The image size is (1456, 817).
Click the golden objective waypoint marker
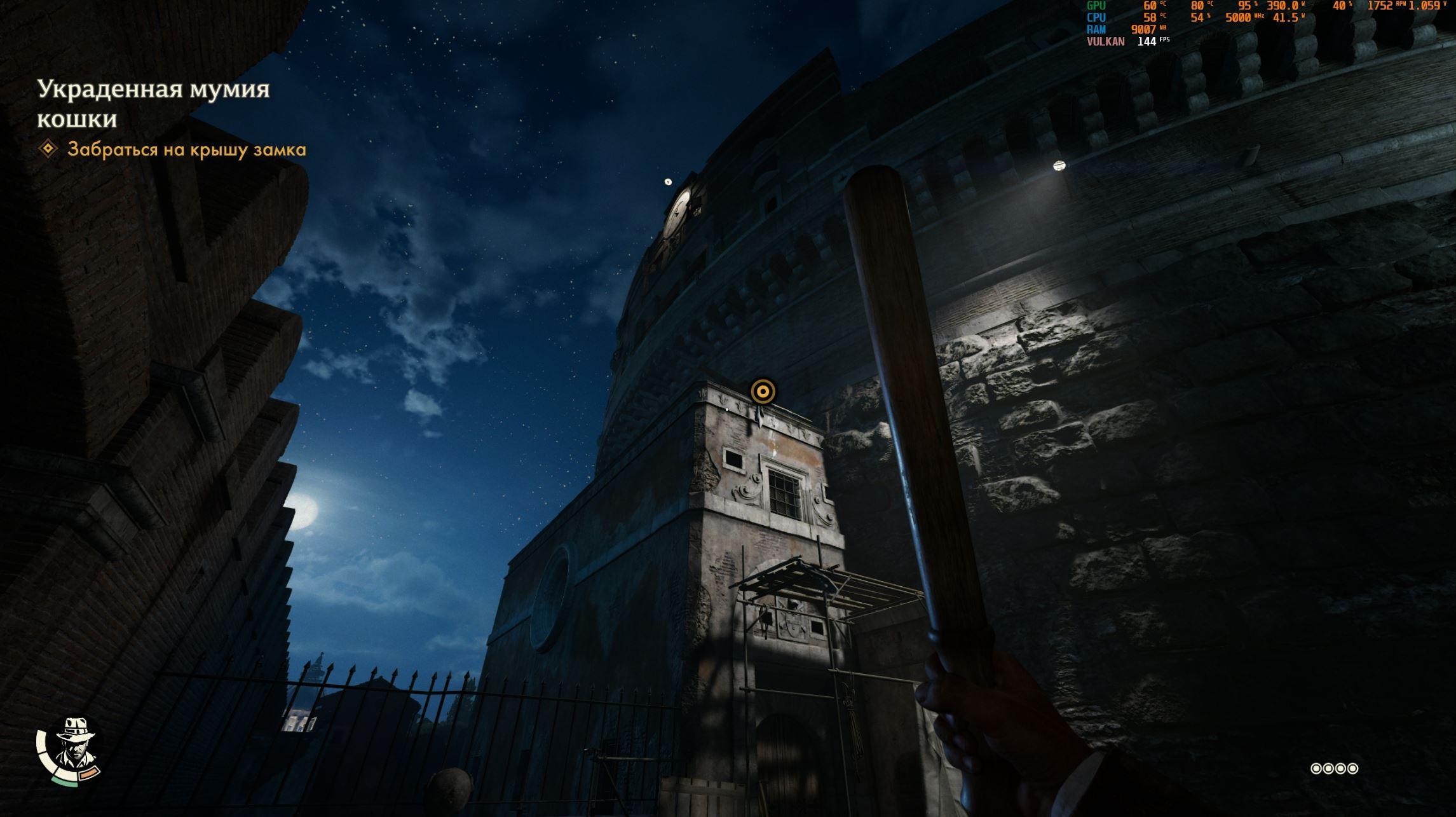pyautogui.click(x=763, y=391)
